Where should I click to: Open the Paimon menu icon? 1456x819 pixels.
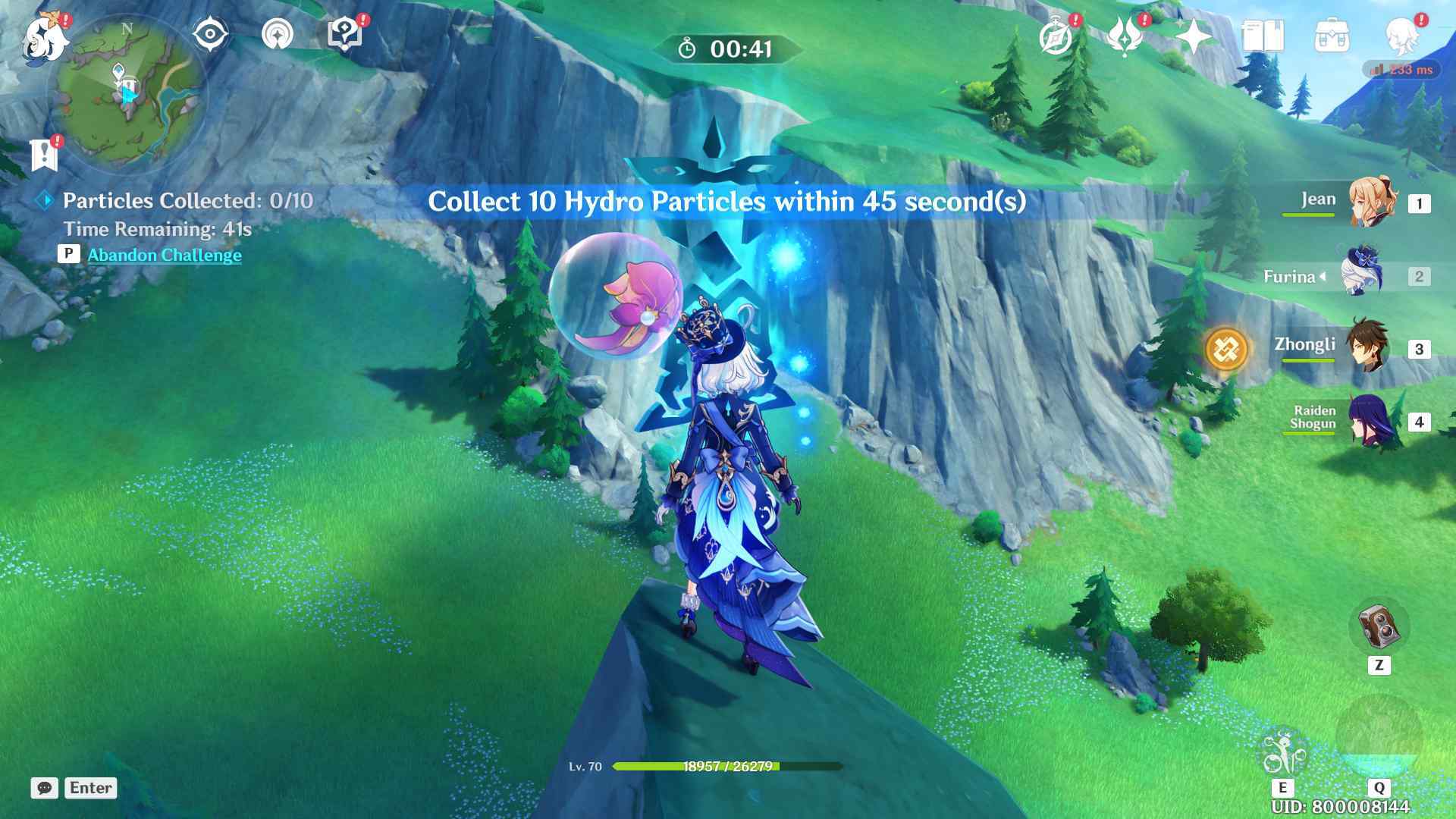(44, 38)
